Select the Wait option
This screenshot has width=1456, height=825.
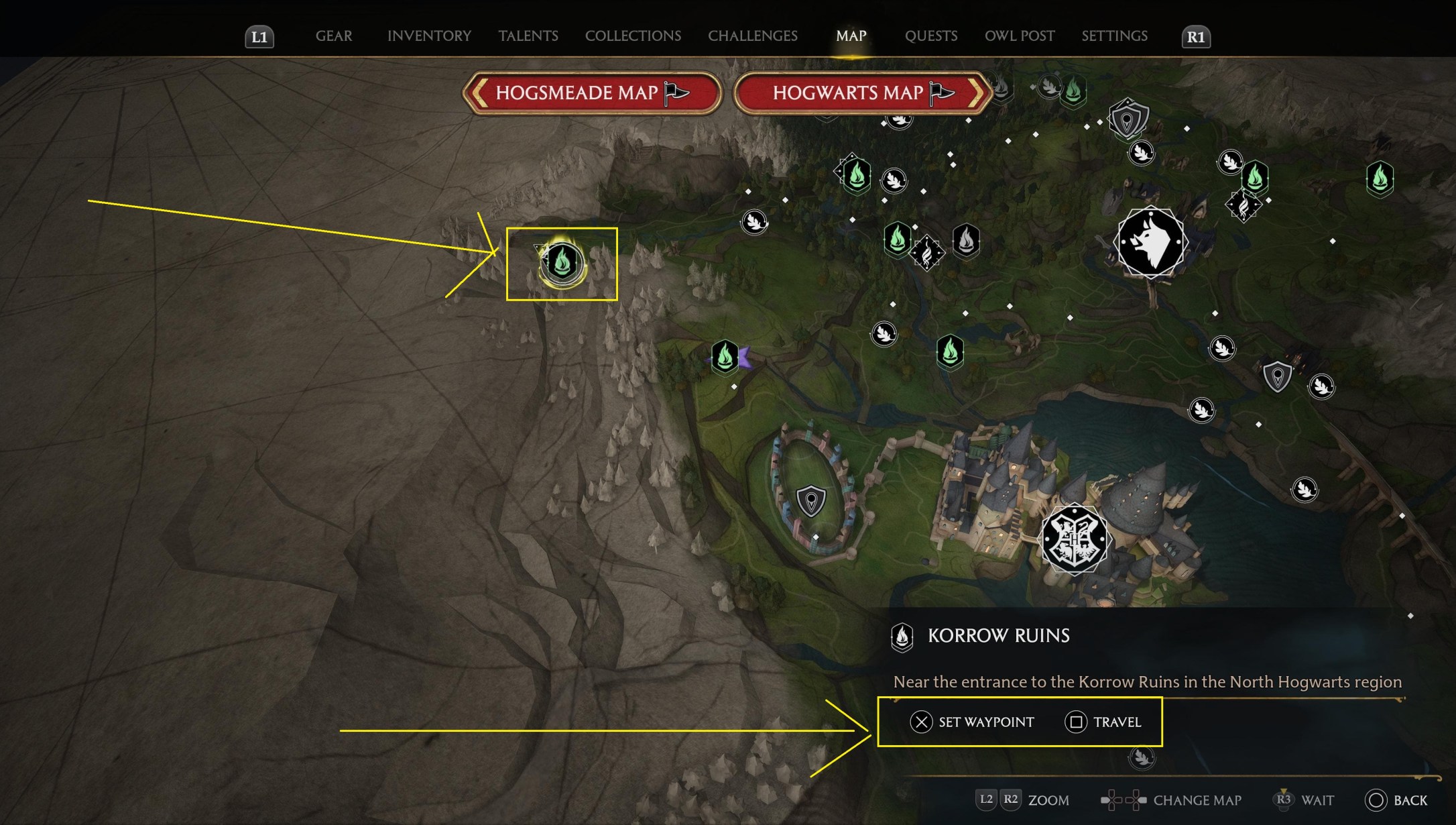[x=1305, y=800]
